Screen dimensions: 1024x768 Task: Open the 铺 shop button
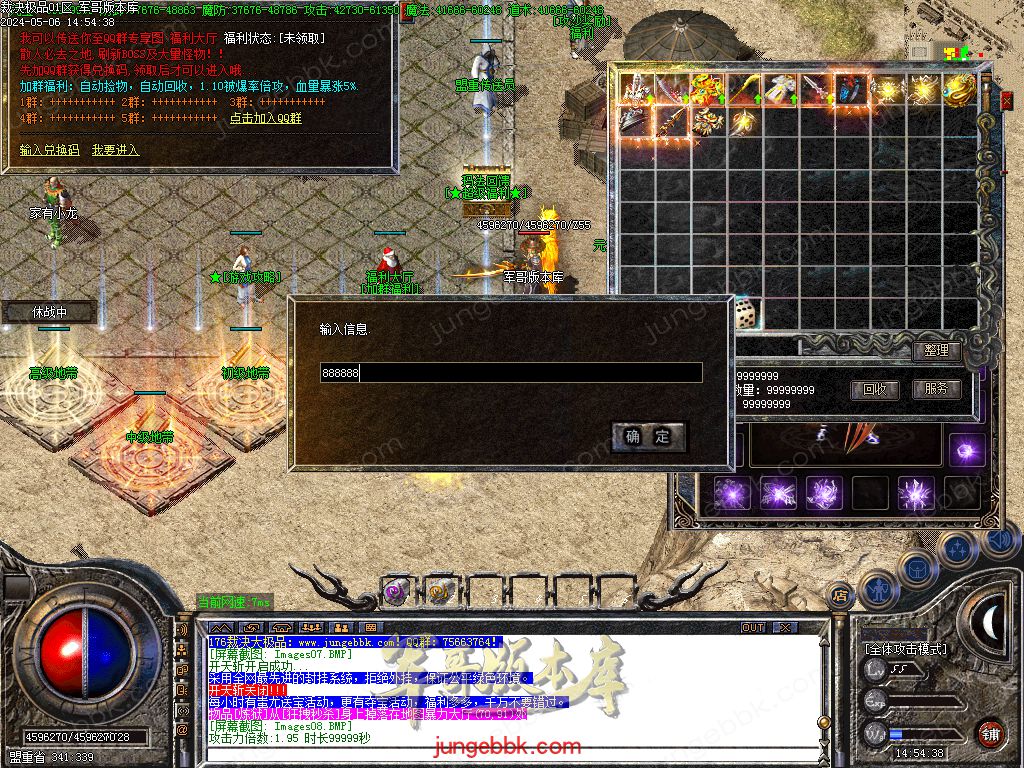[x=989, y=732]
